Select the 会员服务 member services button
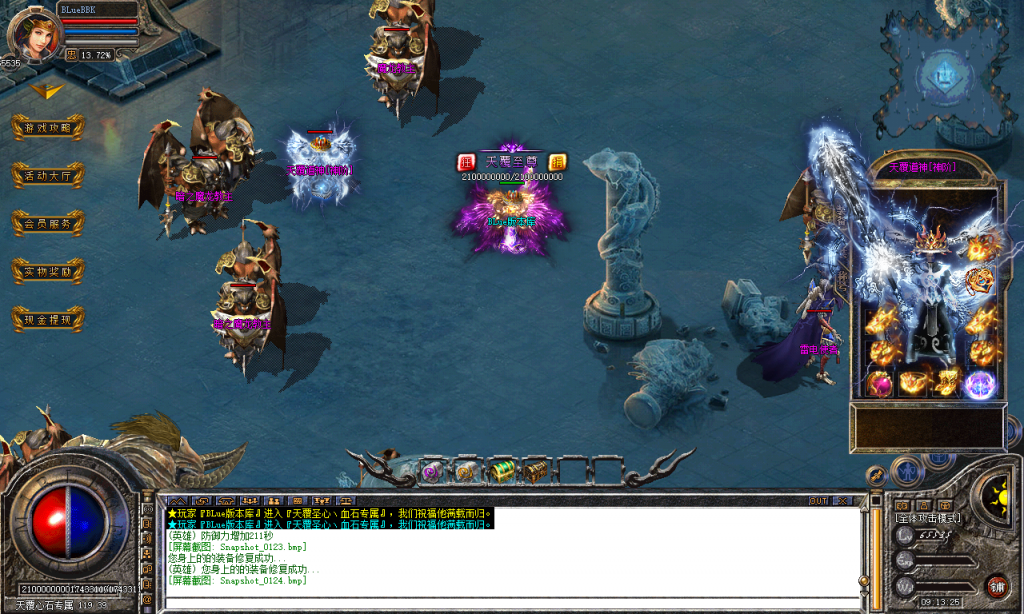 pos(48,224)
